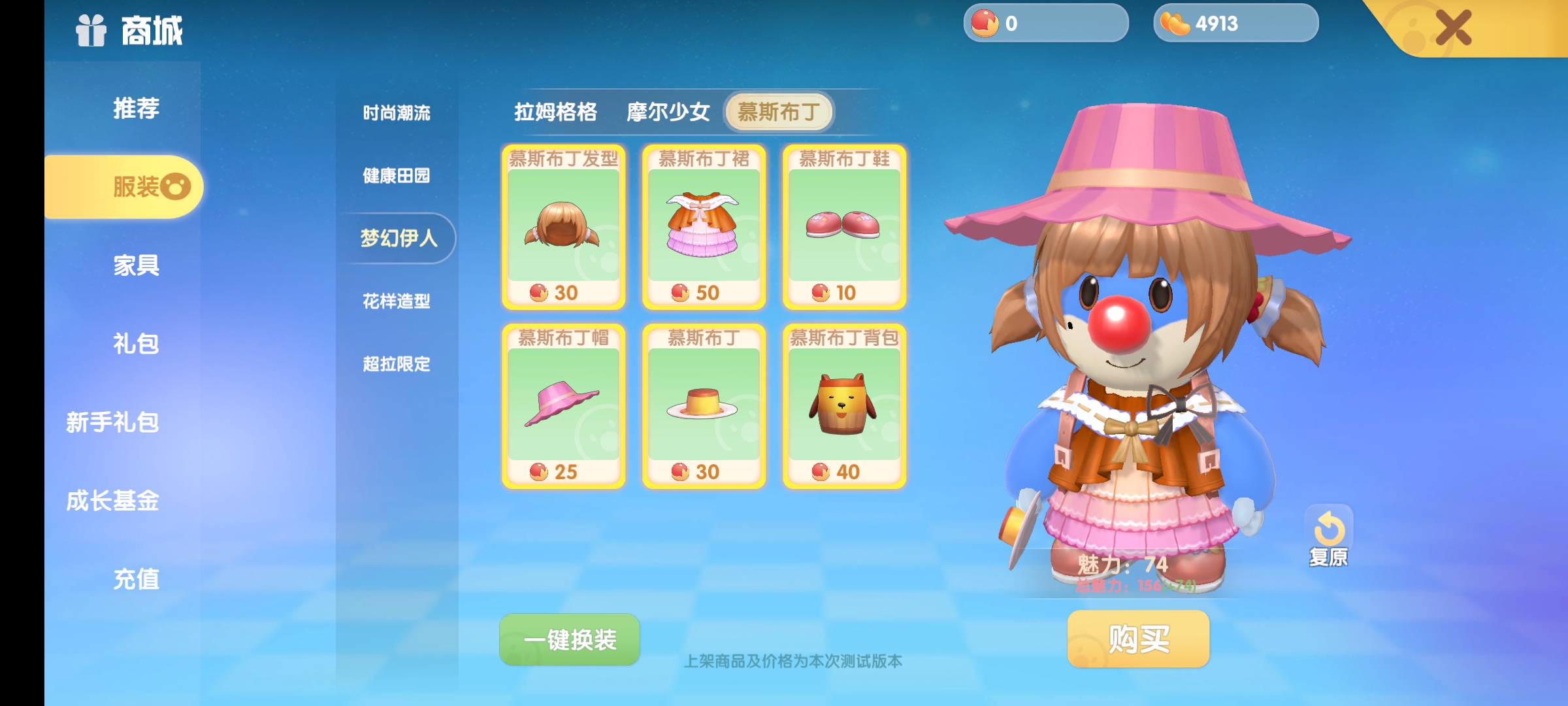This screenshot has width=1568, height=706.
Task: Click the red fruit currency icon showing 0
Action: coord(985,24)
